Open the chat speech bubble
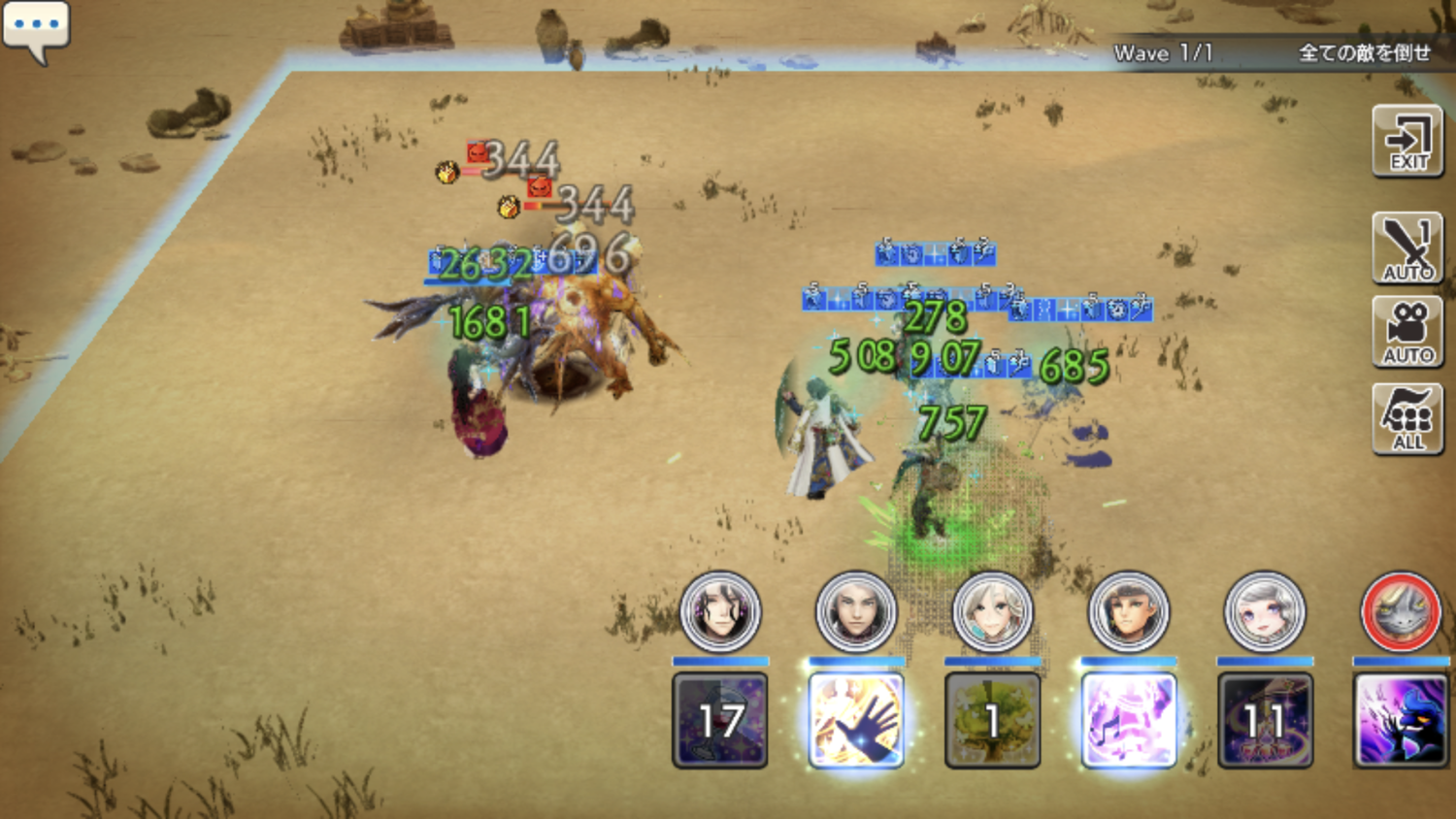Screen dimensions: 1456x819 tap(36, 28)
